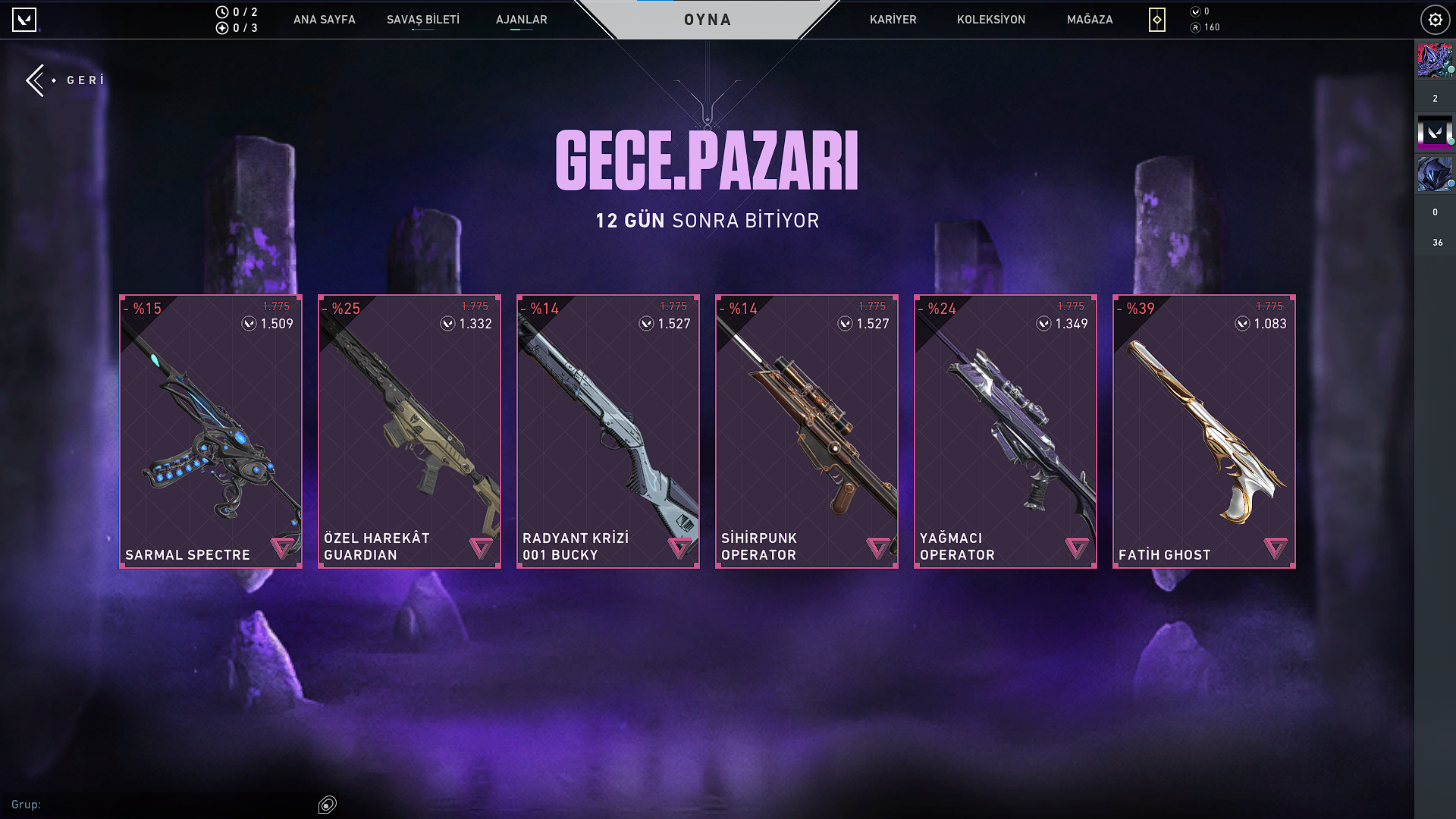This screenshot has height=819, width=1456.
Task: Open the gear settings icon
Action: pos(1435,20)
